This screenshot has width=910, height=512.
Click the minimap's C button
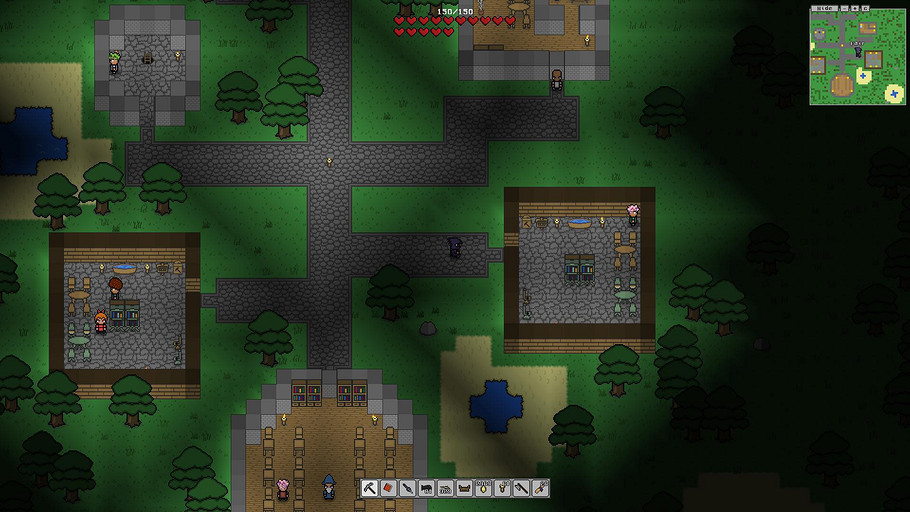point(865,8)
